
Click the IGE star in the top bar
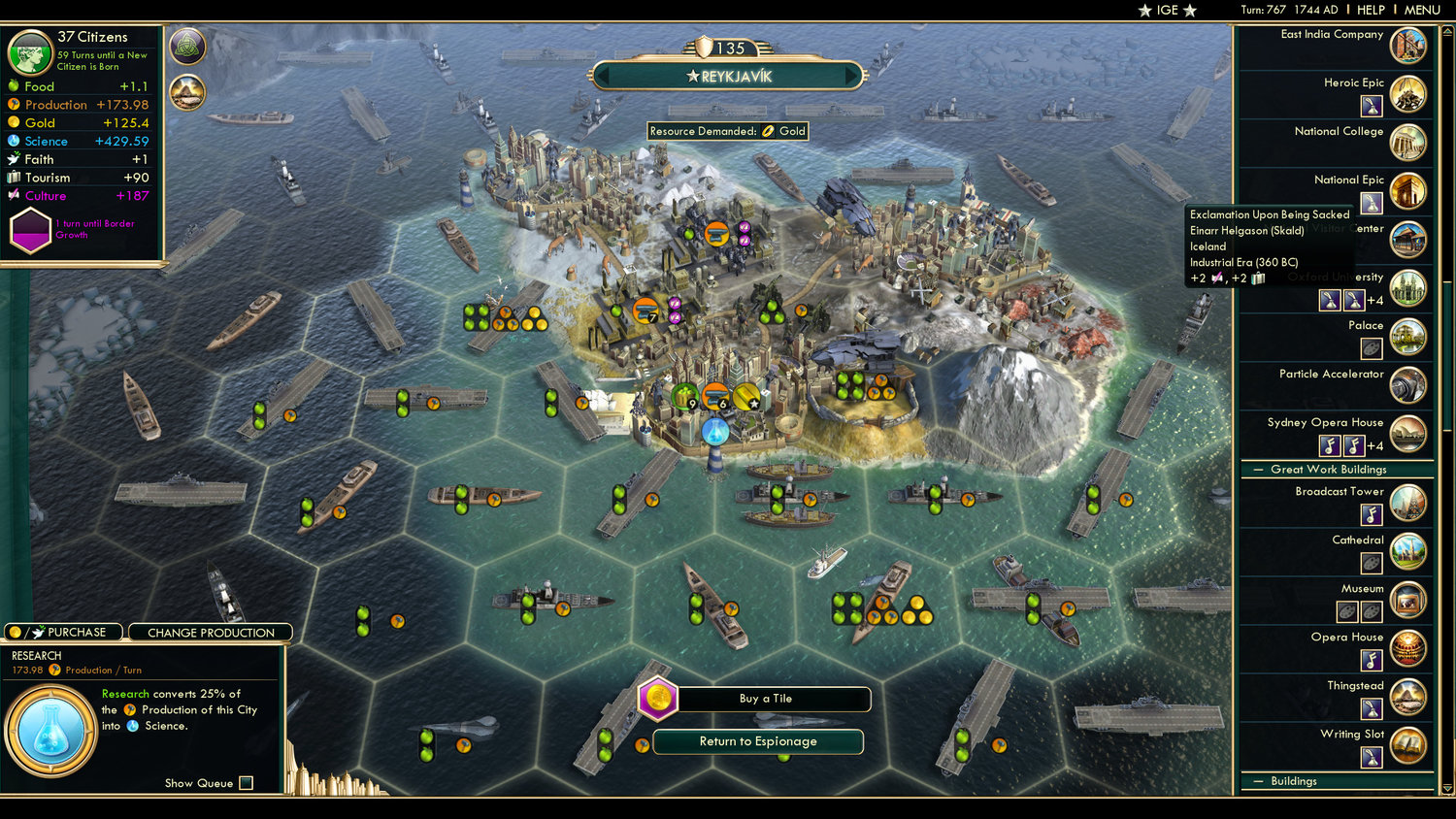1147,10
